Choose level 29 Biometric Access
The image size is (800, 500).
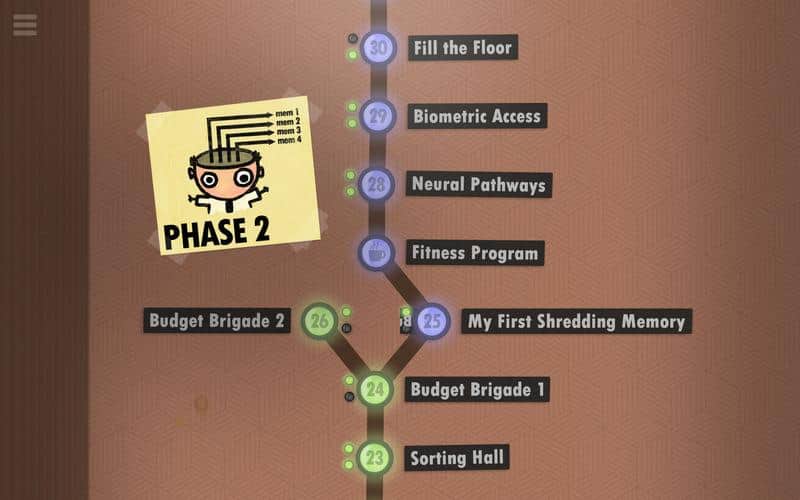click(377, 117)
